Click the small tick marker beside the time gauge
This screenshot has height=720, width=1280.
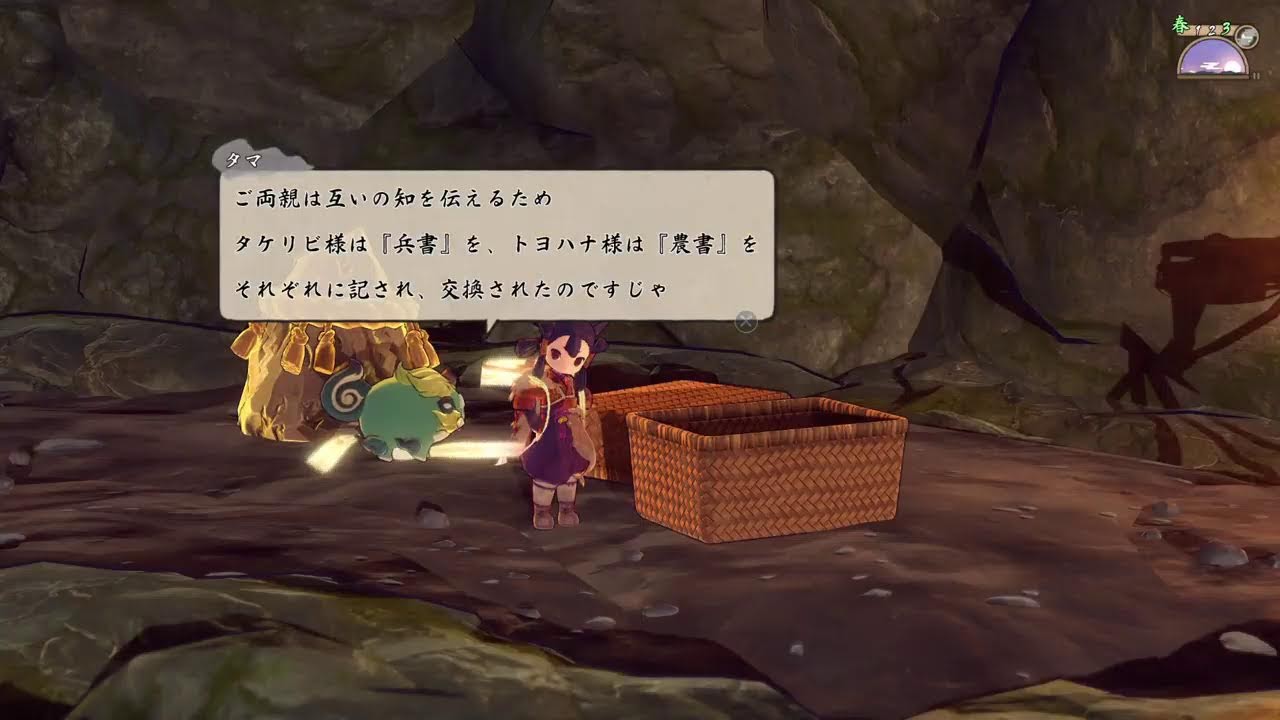coord(1256,75)
